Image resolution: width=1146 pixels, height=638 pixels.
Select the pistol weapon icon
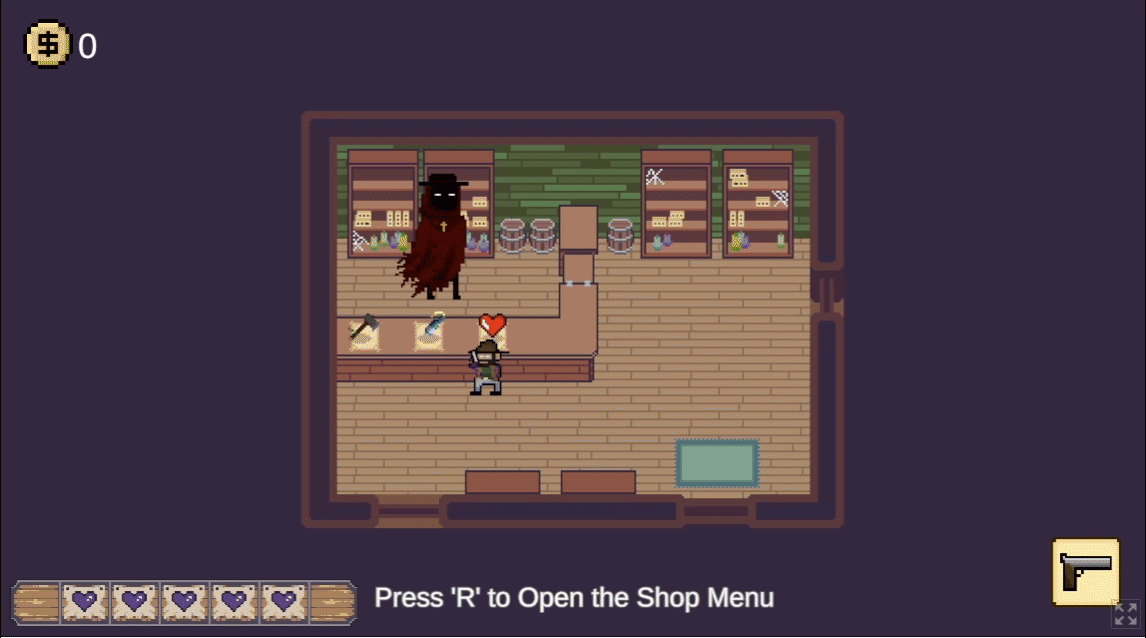coord(1085,571)
